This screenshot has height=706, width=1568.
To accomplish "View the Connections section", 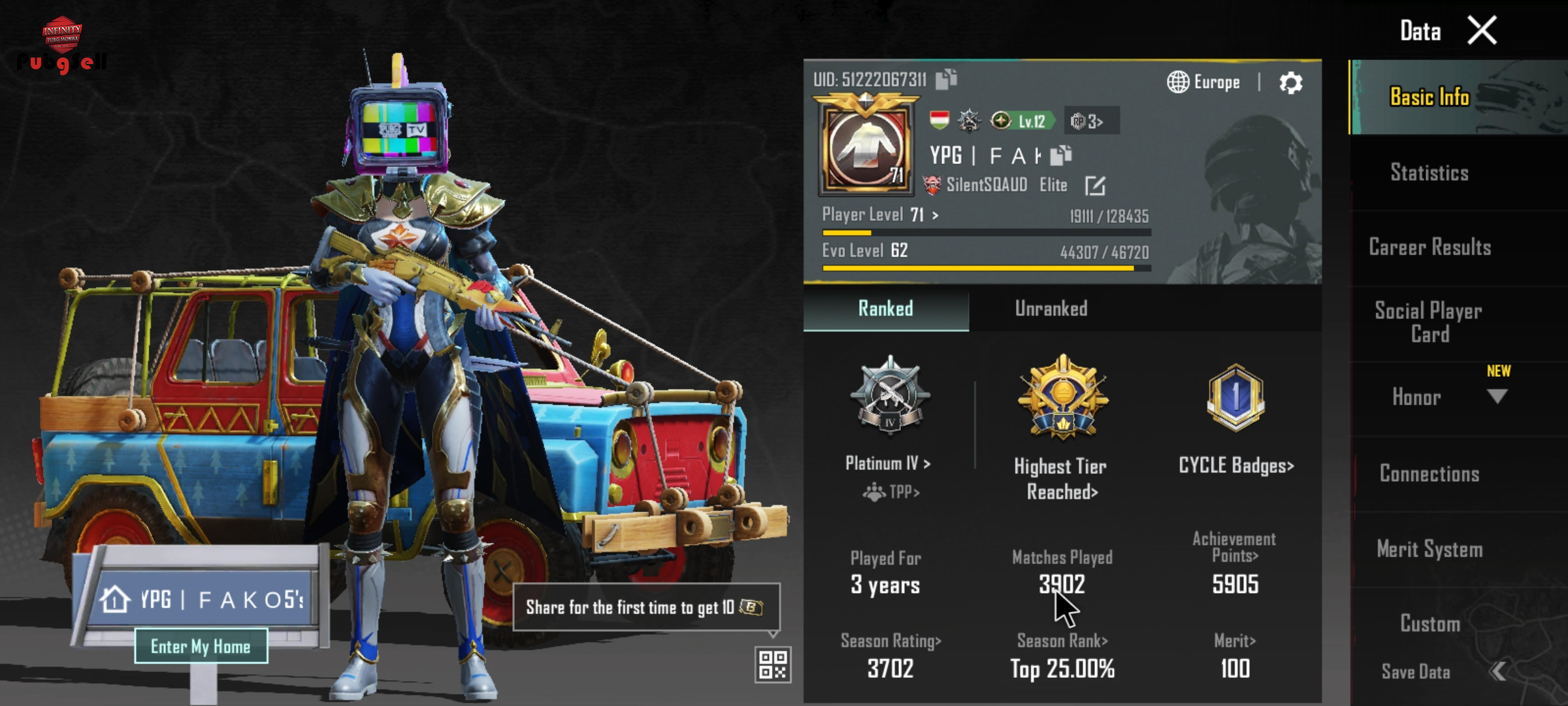I will point(1429,473).
